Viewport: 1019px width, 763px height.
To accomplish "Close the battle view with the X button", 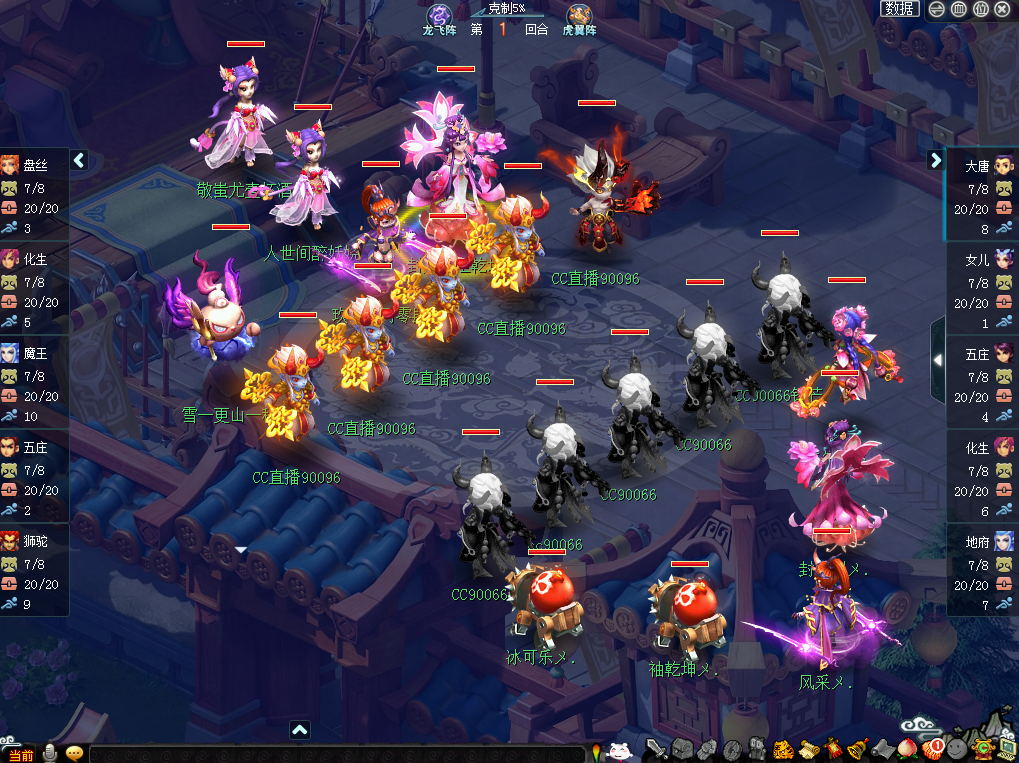I will 1003,9.
